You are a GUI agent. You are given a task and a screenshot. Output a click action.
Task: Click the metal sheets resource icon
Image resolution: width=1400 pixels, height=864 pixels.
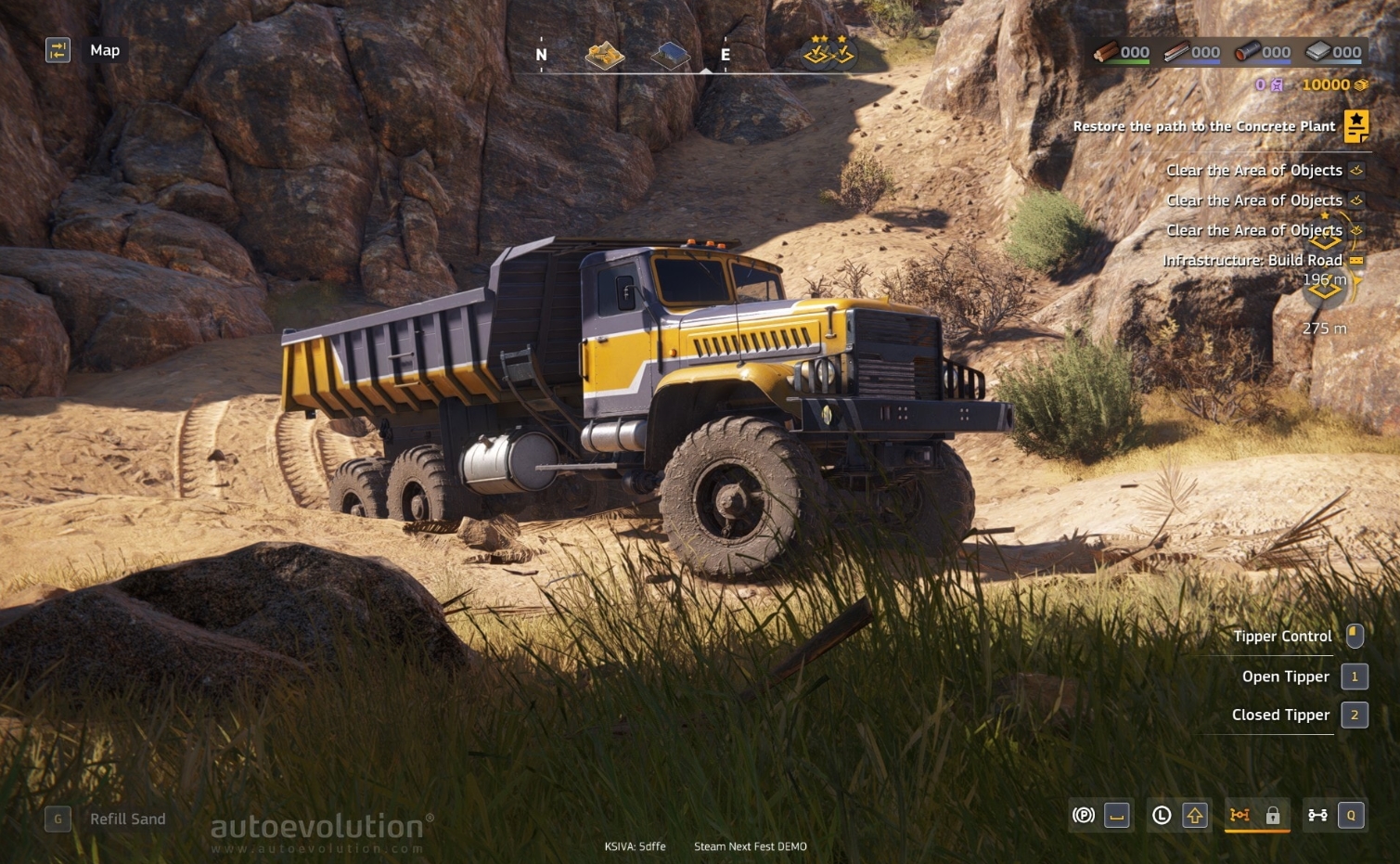(1321, 52)
